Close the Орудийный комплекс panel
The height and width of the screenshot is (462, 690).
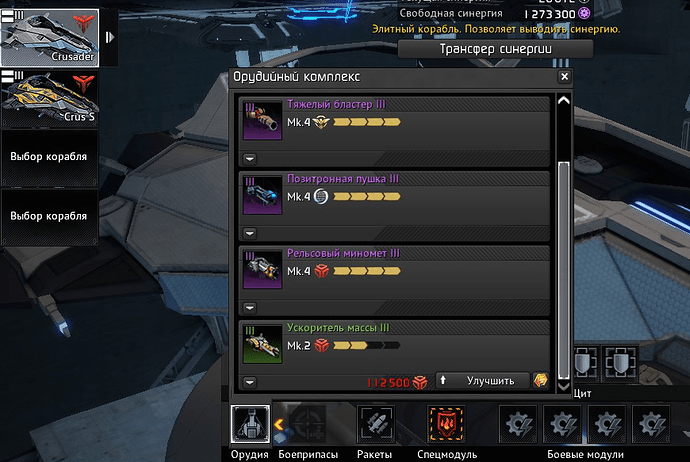[564, 77]
